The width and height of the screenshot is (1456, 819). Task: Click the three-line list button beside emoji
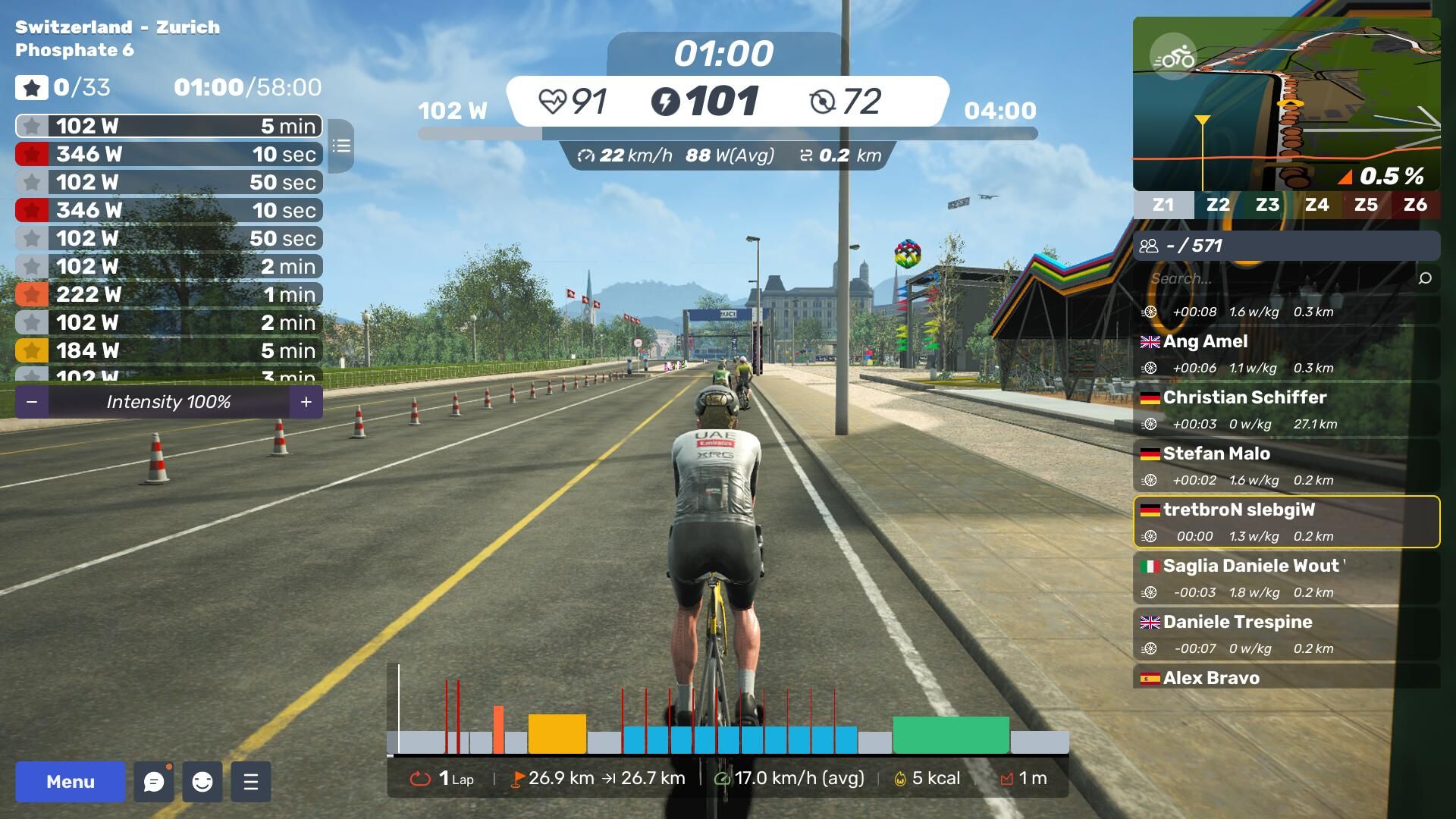pos(251,782)
